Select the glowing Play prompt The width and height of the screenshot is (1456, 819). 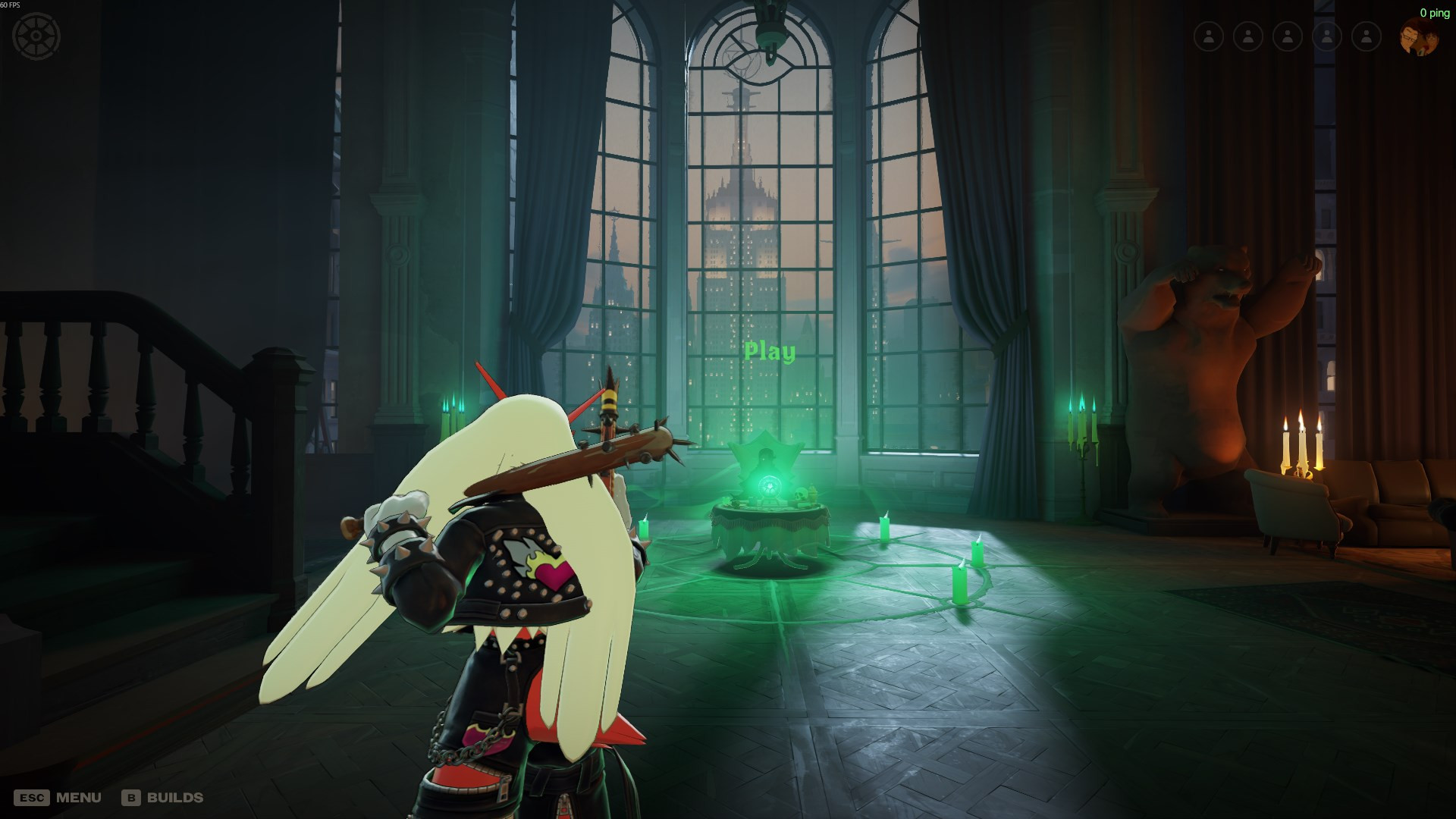(771, 351)
